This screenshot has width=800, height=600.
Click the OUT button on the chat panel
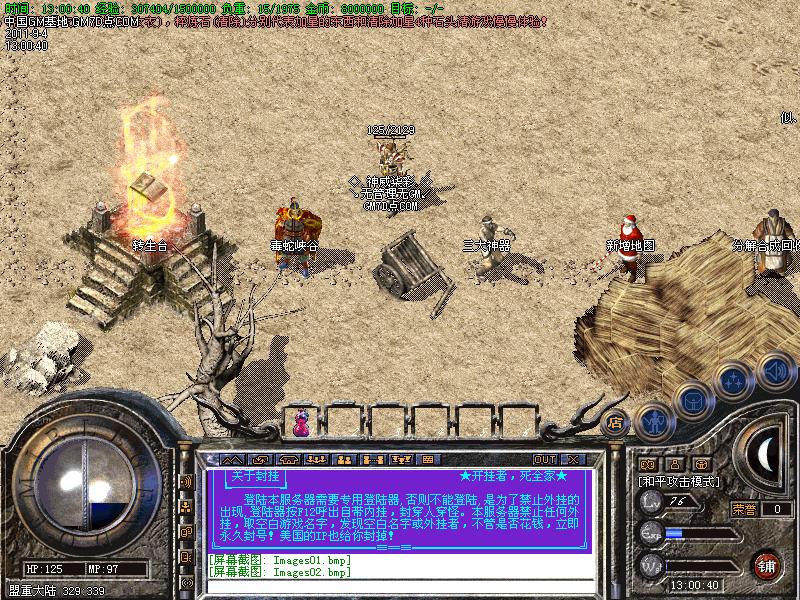point(546,459)
